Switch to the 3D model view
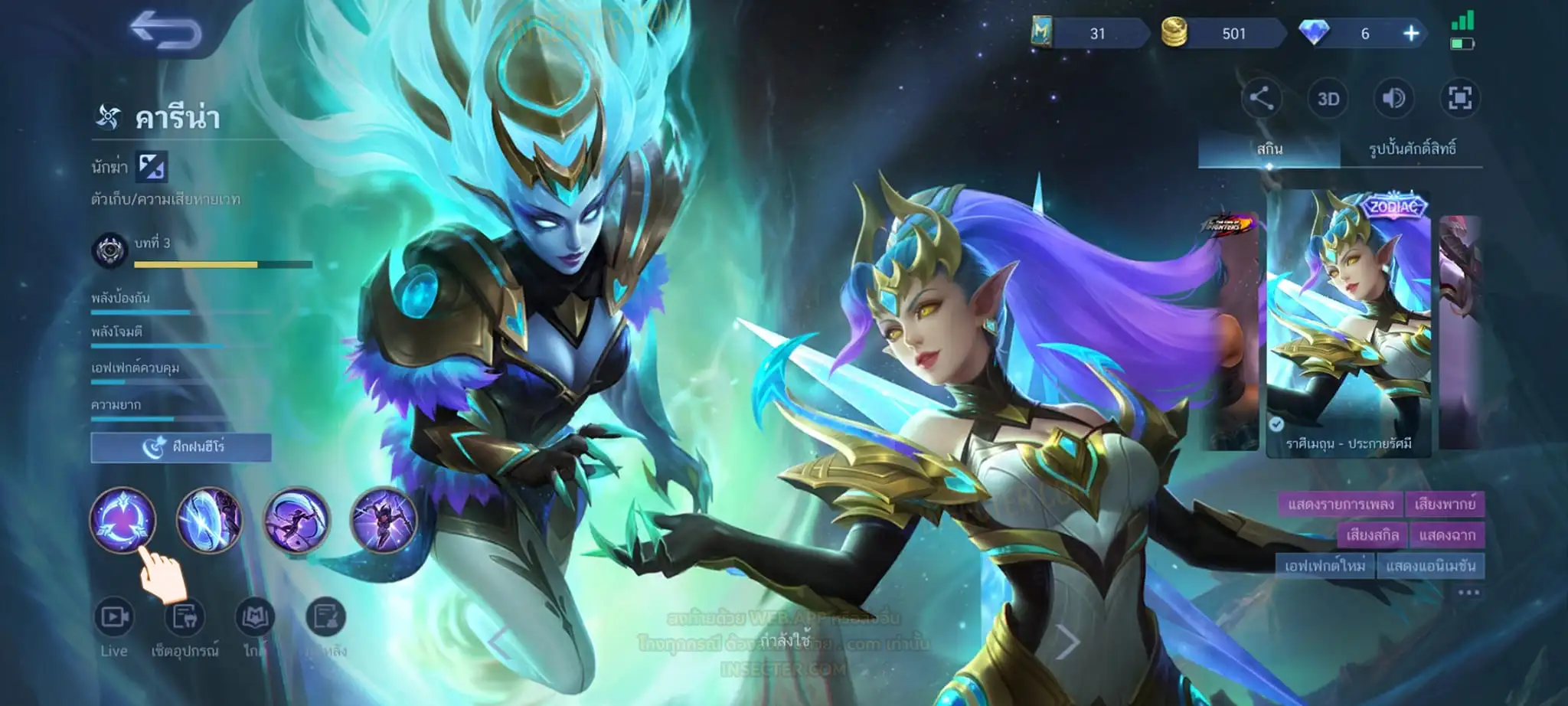Screen dimensions: 1568x706 coord(1328,99)
